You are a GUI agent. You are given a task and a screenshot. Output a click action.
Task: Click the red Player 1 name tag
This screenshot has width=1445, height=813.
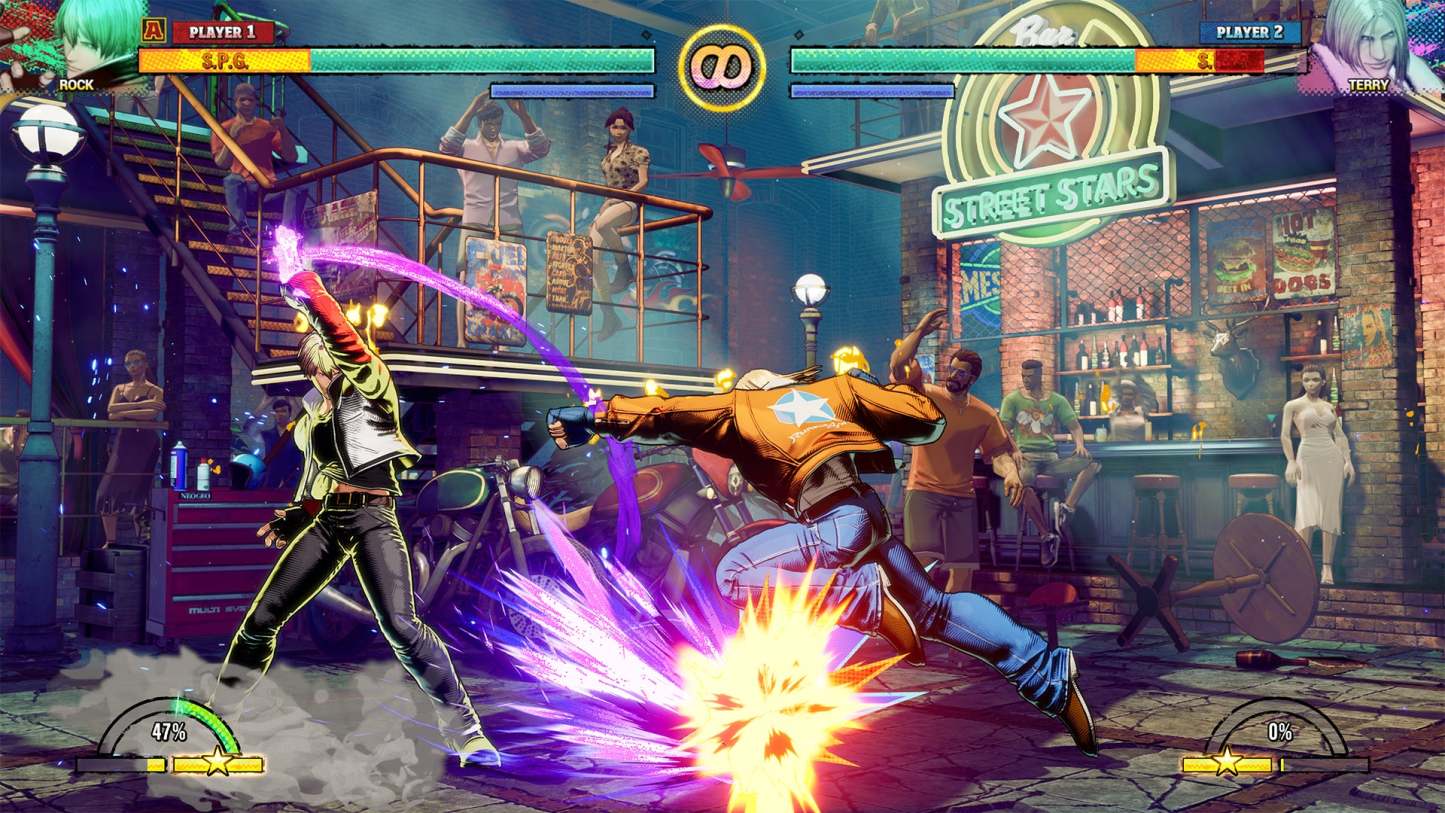[x=223, y=32]
